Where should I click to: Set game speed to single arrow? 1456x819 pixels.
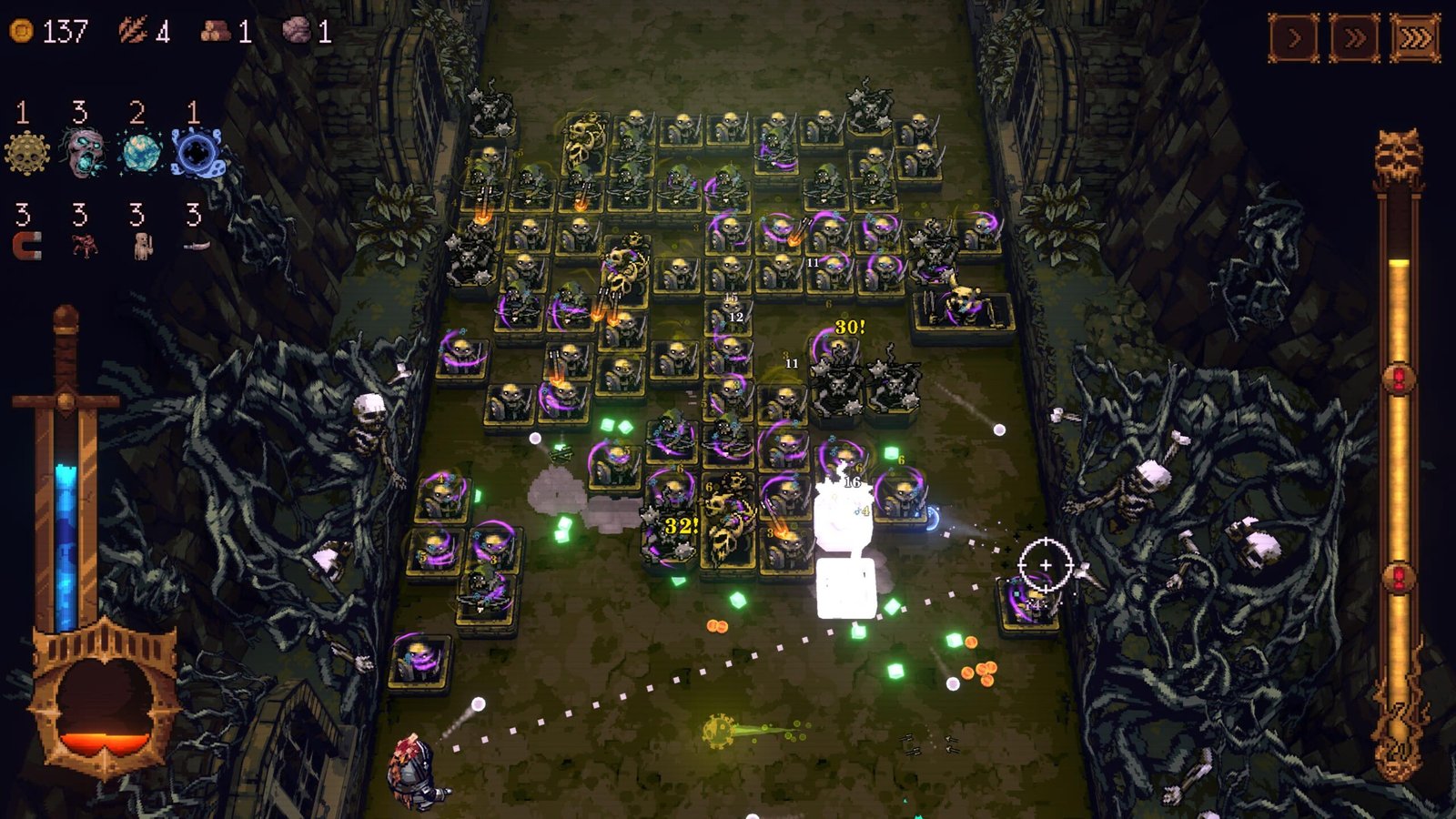[1294, 38]
